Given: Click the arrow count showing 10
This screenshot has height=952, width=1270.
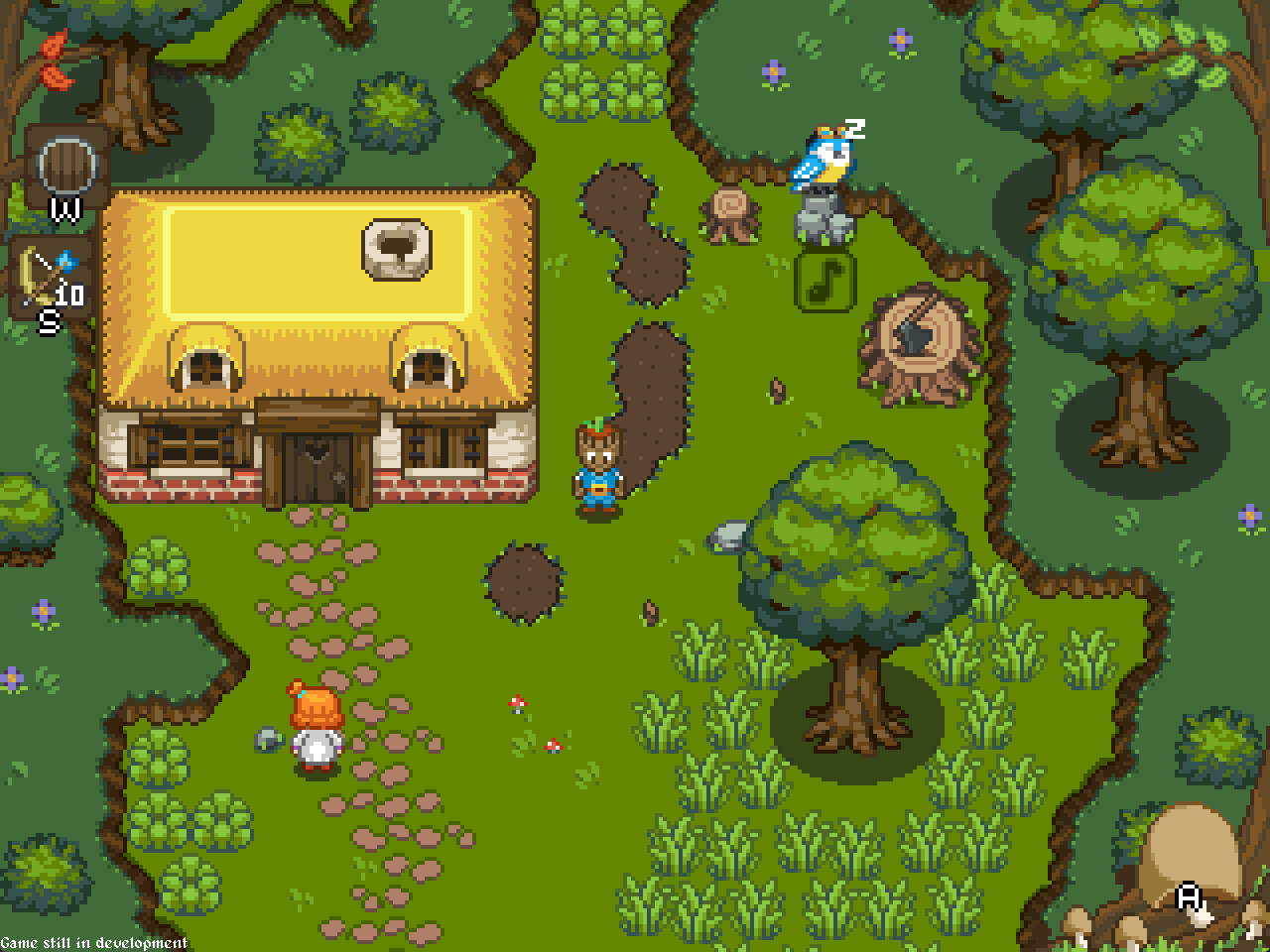Looking at the screenshot, I should (x=67, y=295).
